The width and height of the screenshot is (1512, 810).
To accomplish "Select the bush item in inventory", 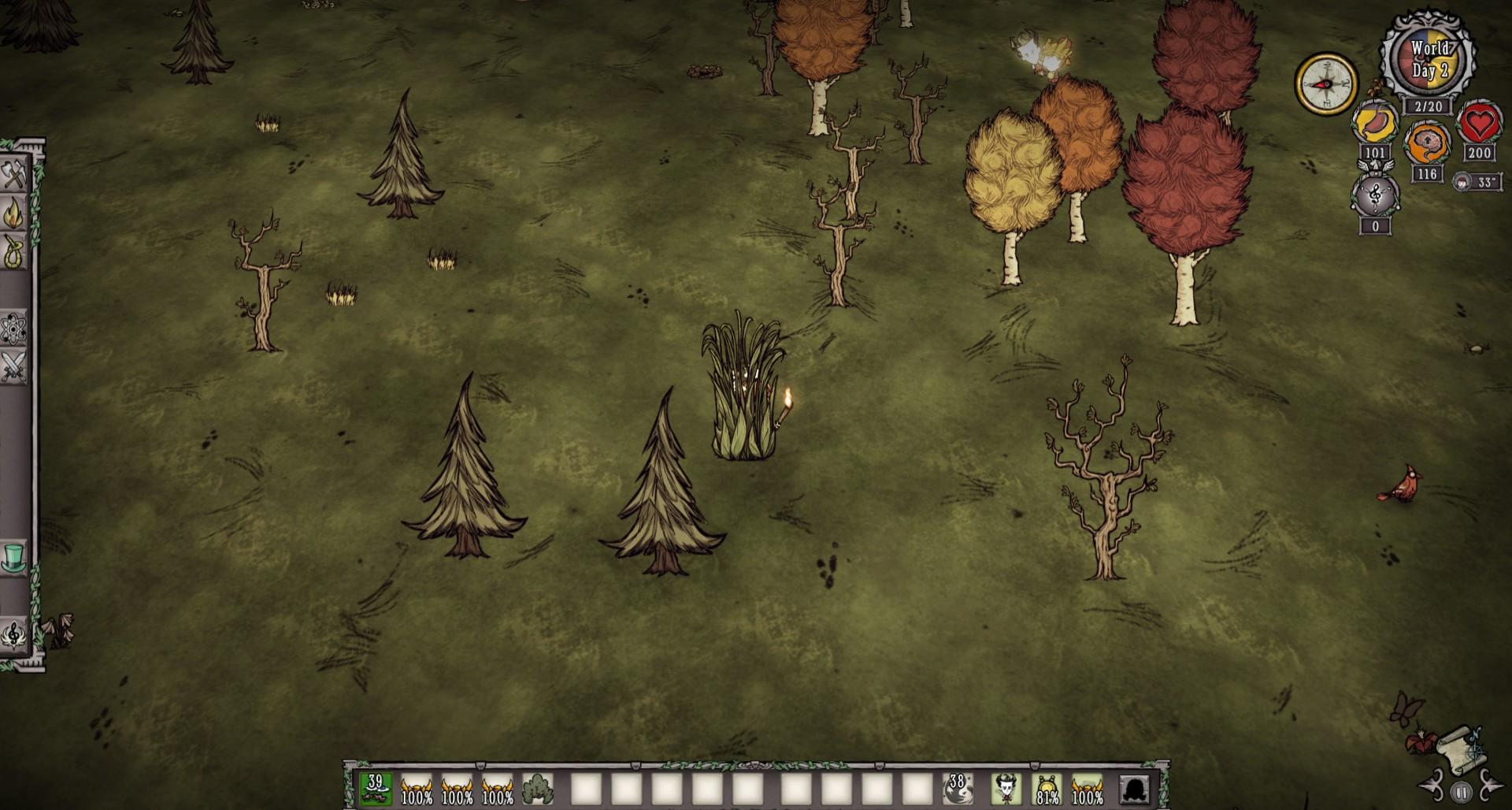I will click(x=538, y=789).
